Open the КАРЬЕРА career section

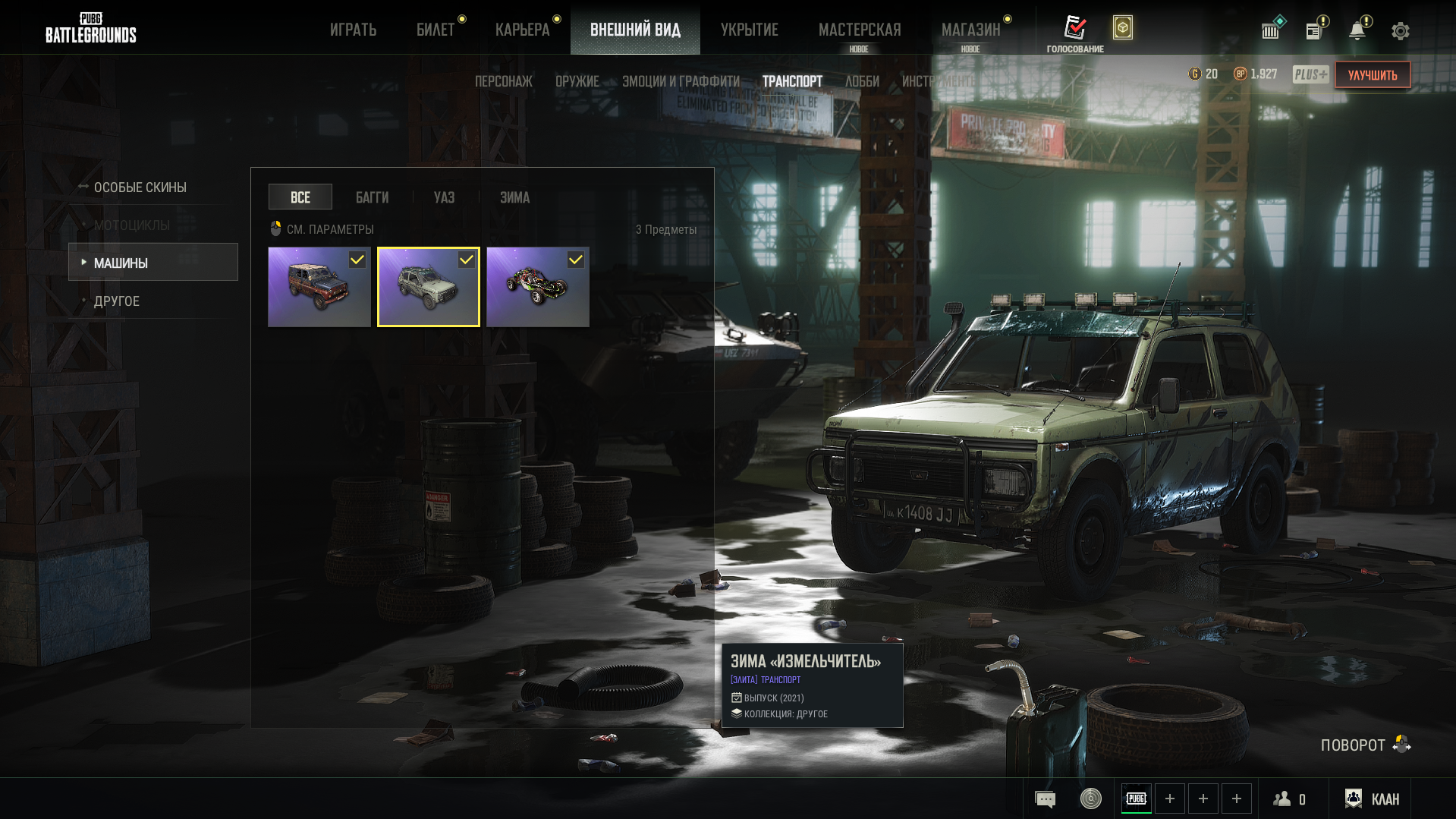pyautogui.click(x=522, y=30)
